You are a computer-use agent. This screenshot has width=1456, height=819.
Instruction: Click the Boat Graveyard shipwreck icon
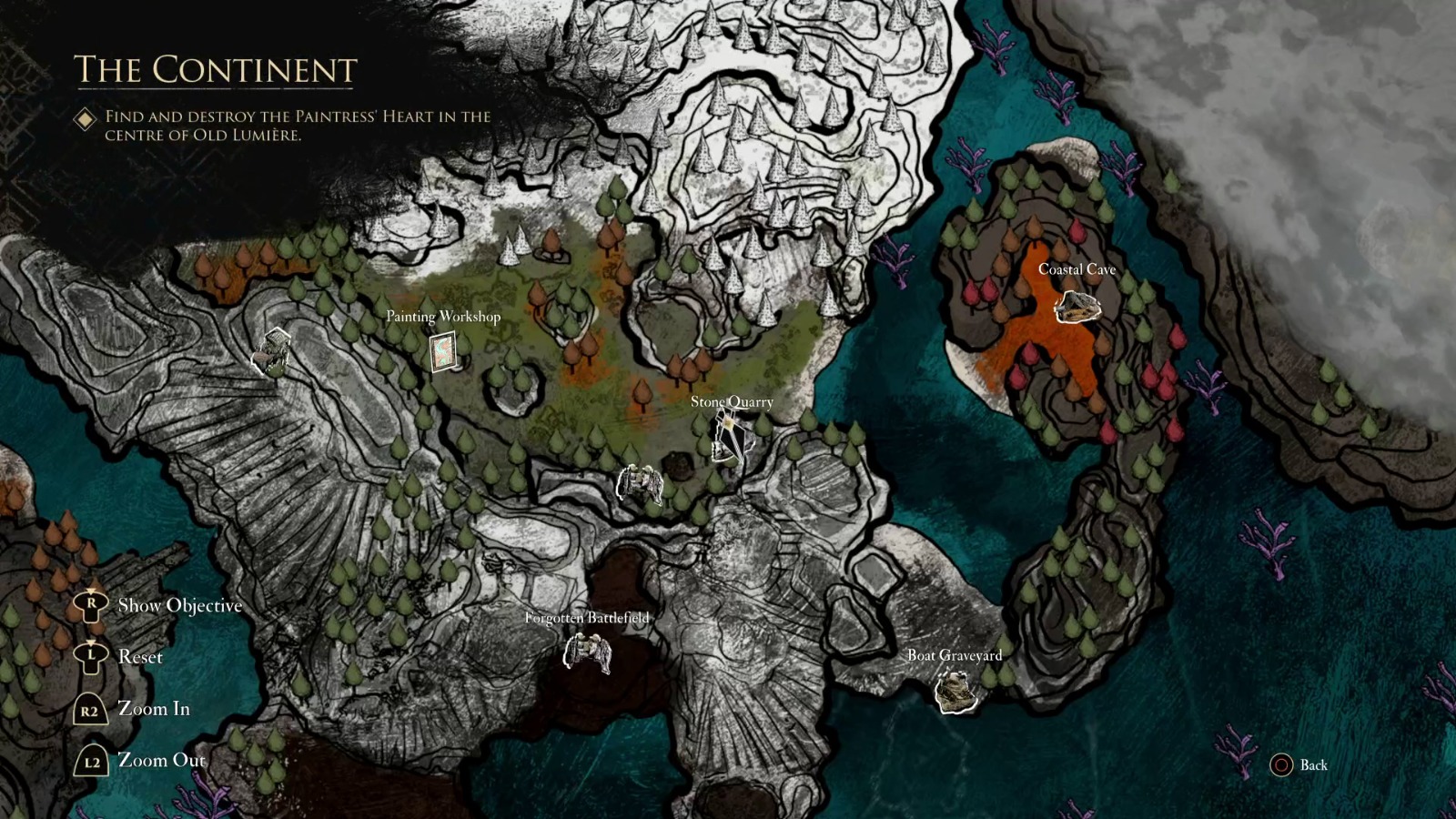coord(955,692)
